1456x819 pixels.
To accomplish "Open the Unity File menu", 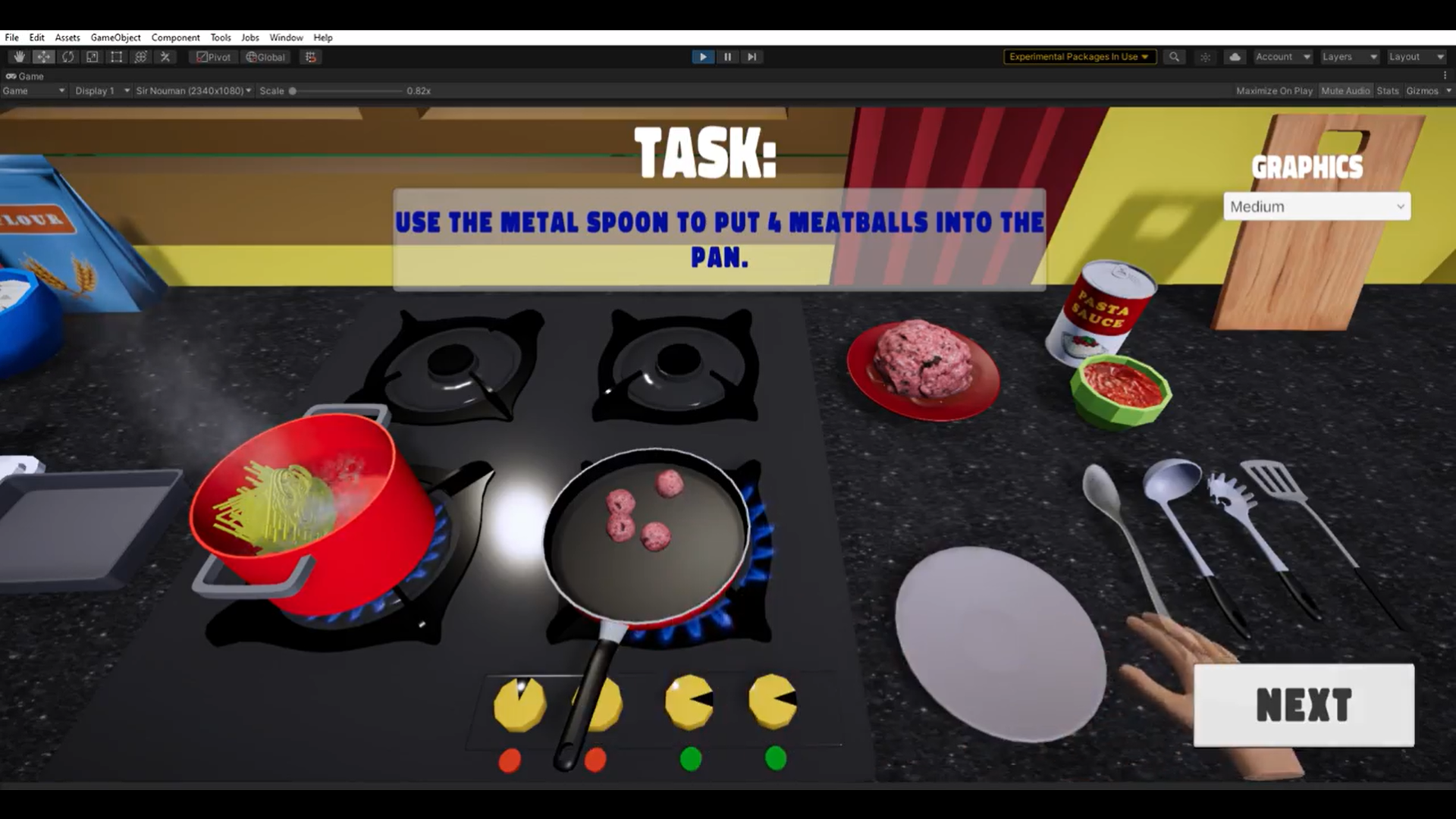I will [11, 37].
